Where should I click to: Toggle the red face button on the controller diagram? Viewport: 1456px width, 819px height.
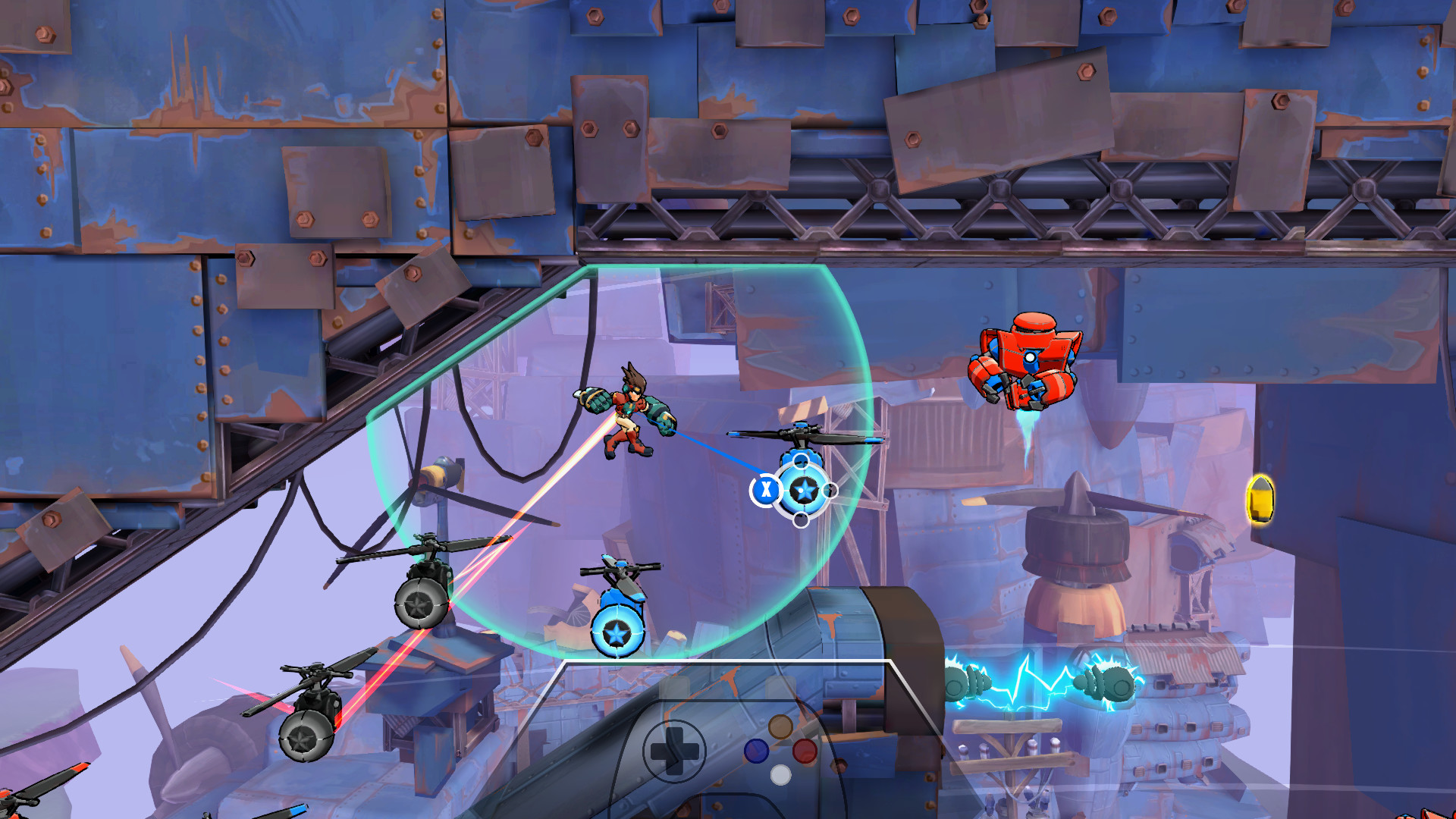point(805,752)
